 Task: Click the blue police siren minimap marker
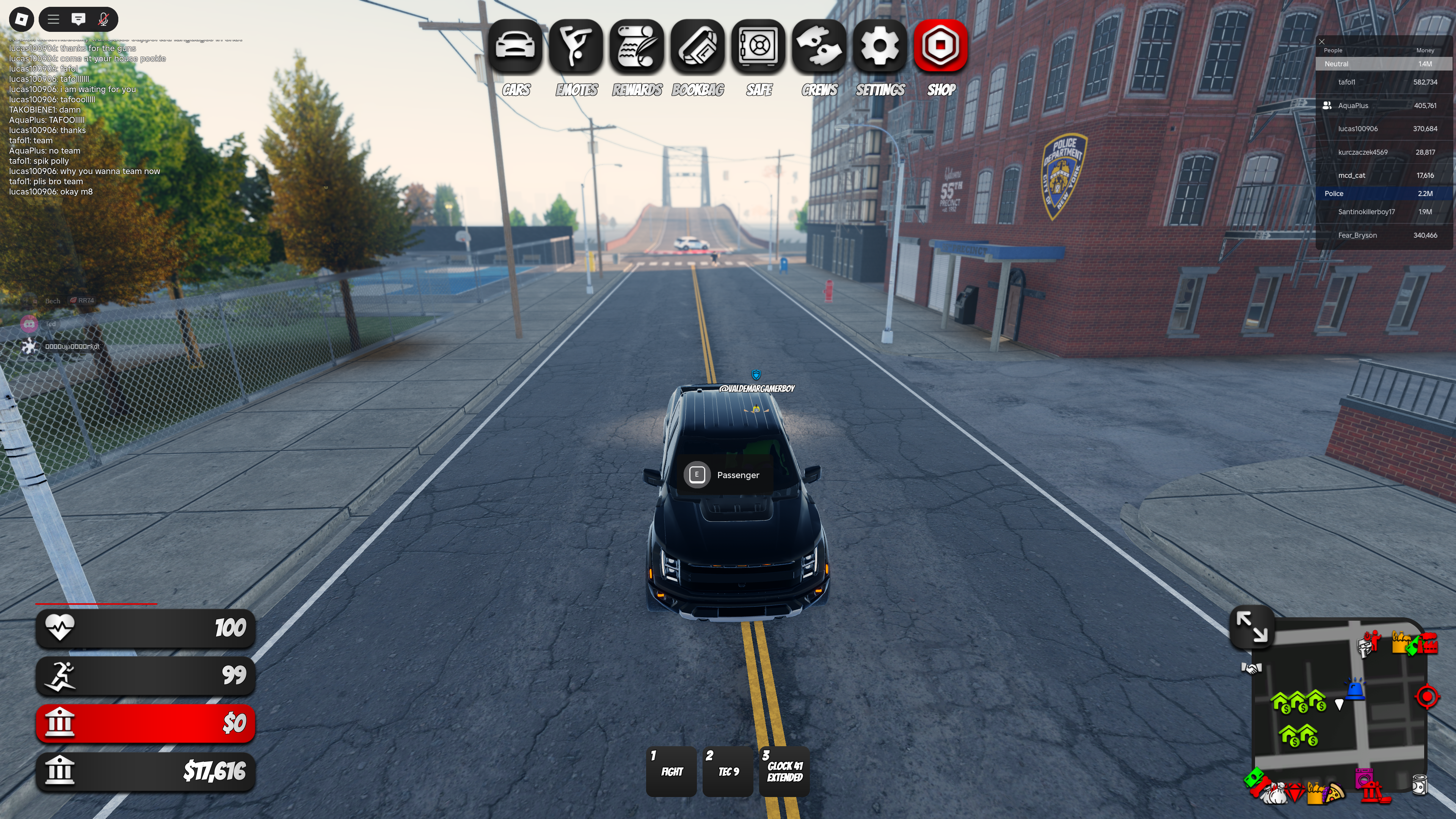pyautogui.click(x=1356, y=690)
